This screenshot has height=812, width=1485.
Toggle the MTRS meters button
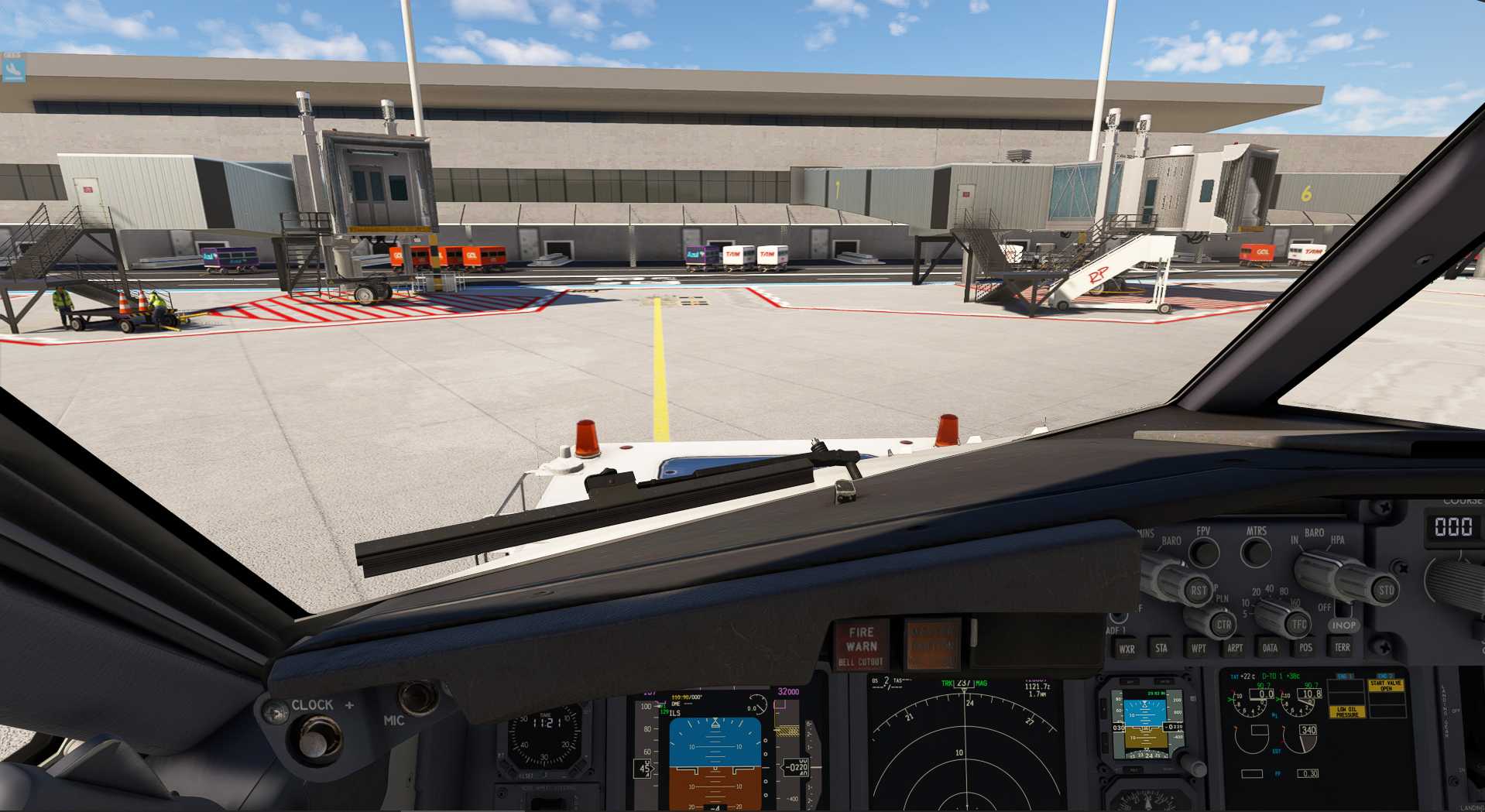point(1255,552)
